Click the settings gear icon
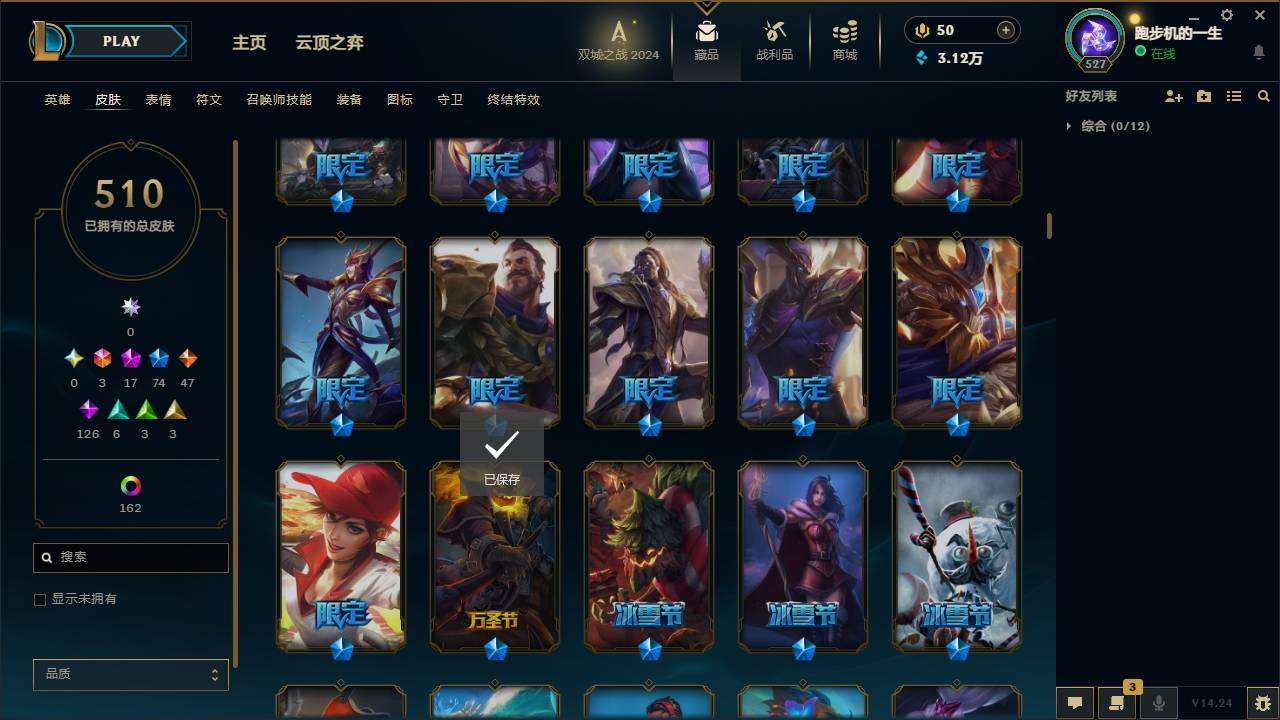This screenshot has width=1280, height=720. tap(1226, 14)
